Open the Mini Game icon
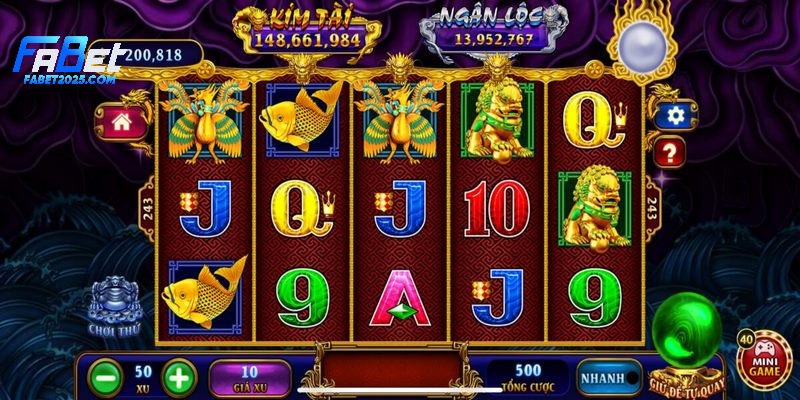 pyautogui.click(x=760, y=361)
